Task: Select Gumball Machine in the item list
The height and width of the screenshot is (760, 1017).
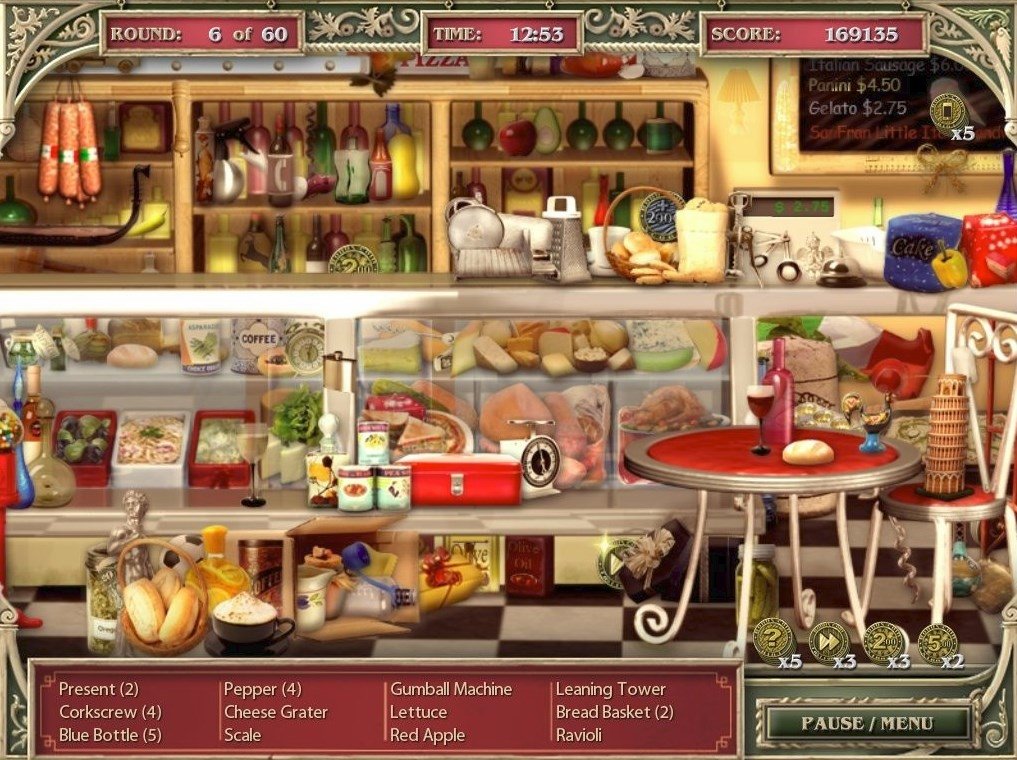Action: (450, 689)
